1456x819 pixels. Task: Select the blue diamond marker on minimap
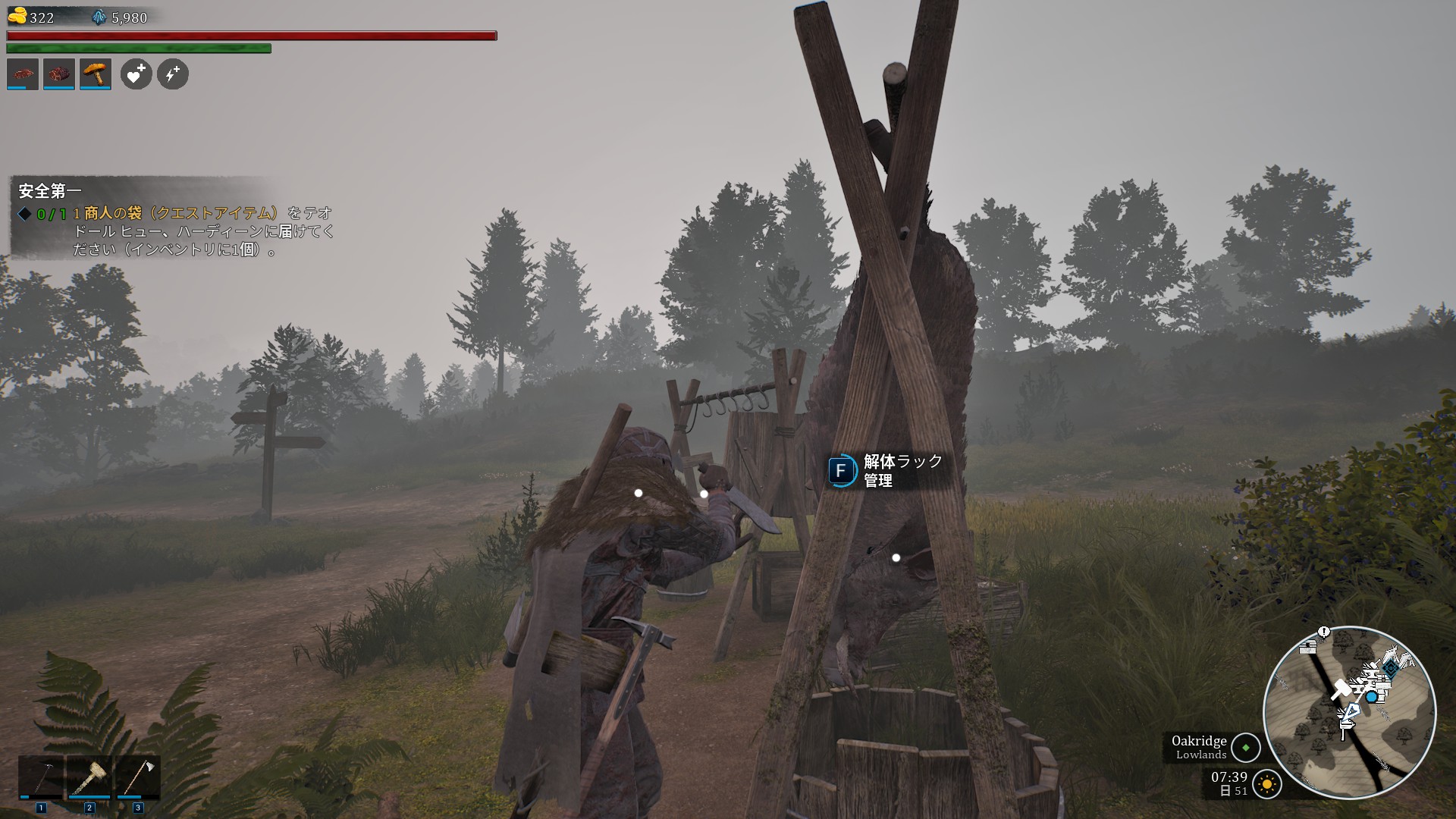pos(1392,668)
